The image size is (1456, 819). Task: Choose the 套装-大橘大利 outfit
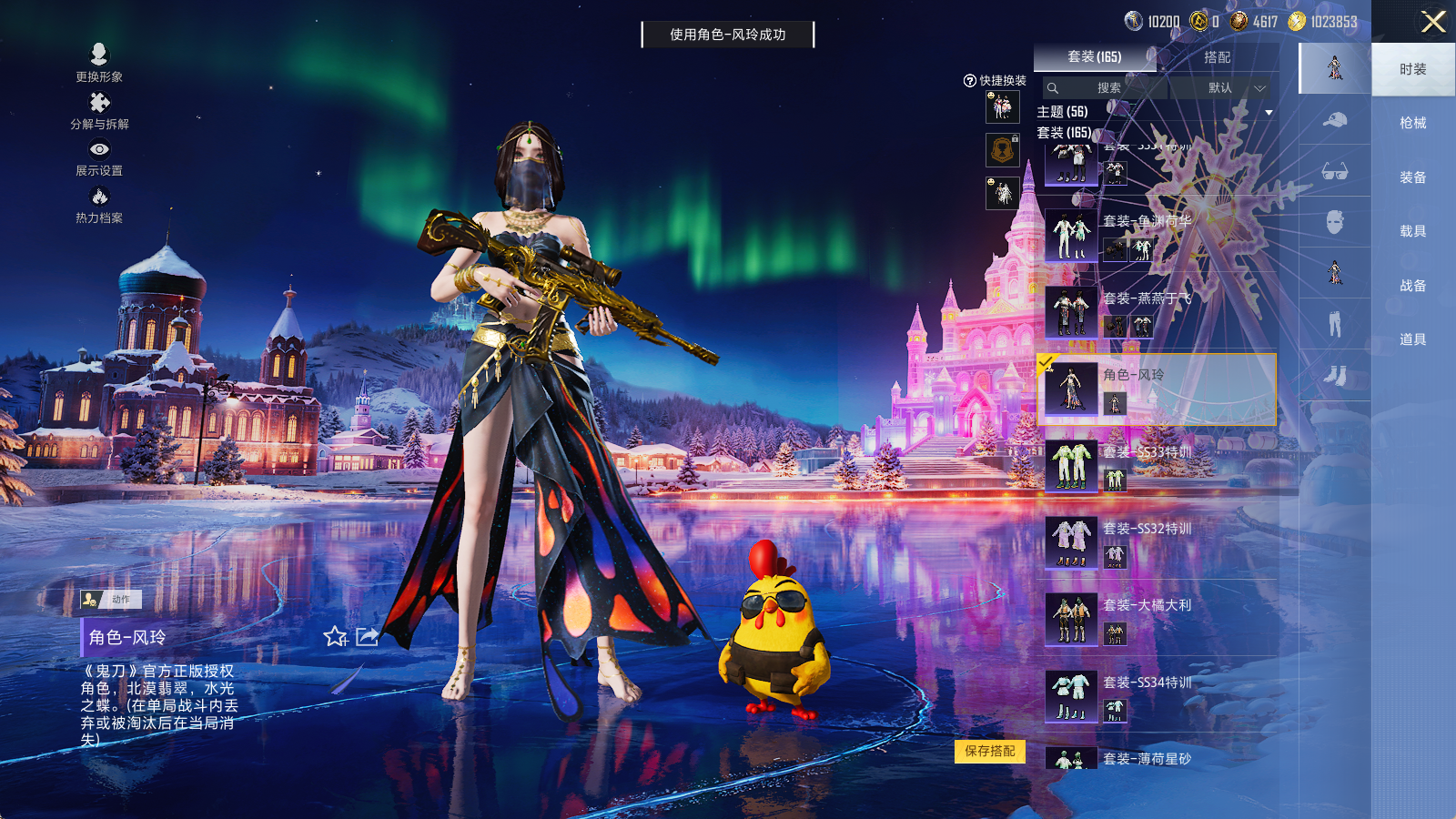pyautogui.click(x=1158, y=619)
